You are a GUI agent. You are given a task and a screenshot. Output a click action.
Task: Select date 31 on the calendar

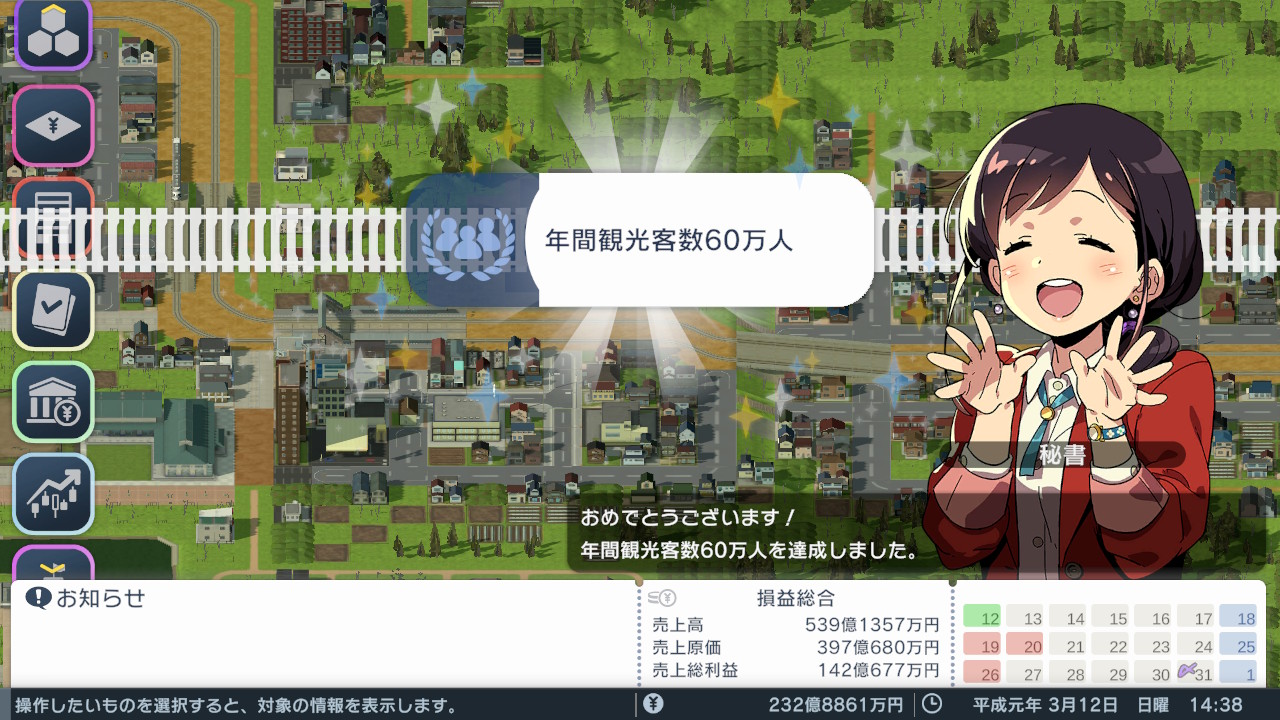[x=1198, y=675]
